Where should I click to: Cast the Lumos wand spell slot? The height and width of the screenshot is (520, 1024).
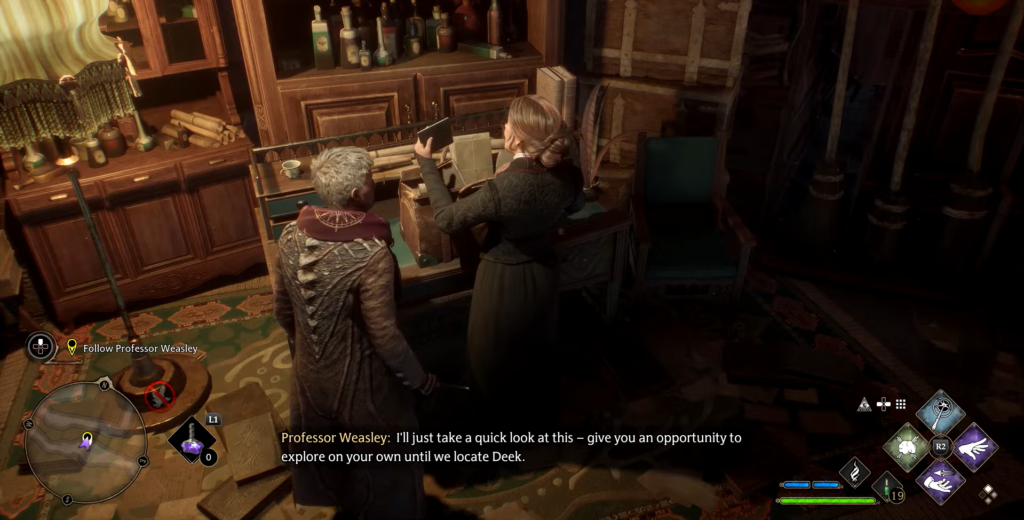(941, 411)
